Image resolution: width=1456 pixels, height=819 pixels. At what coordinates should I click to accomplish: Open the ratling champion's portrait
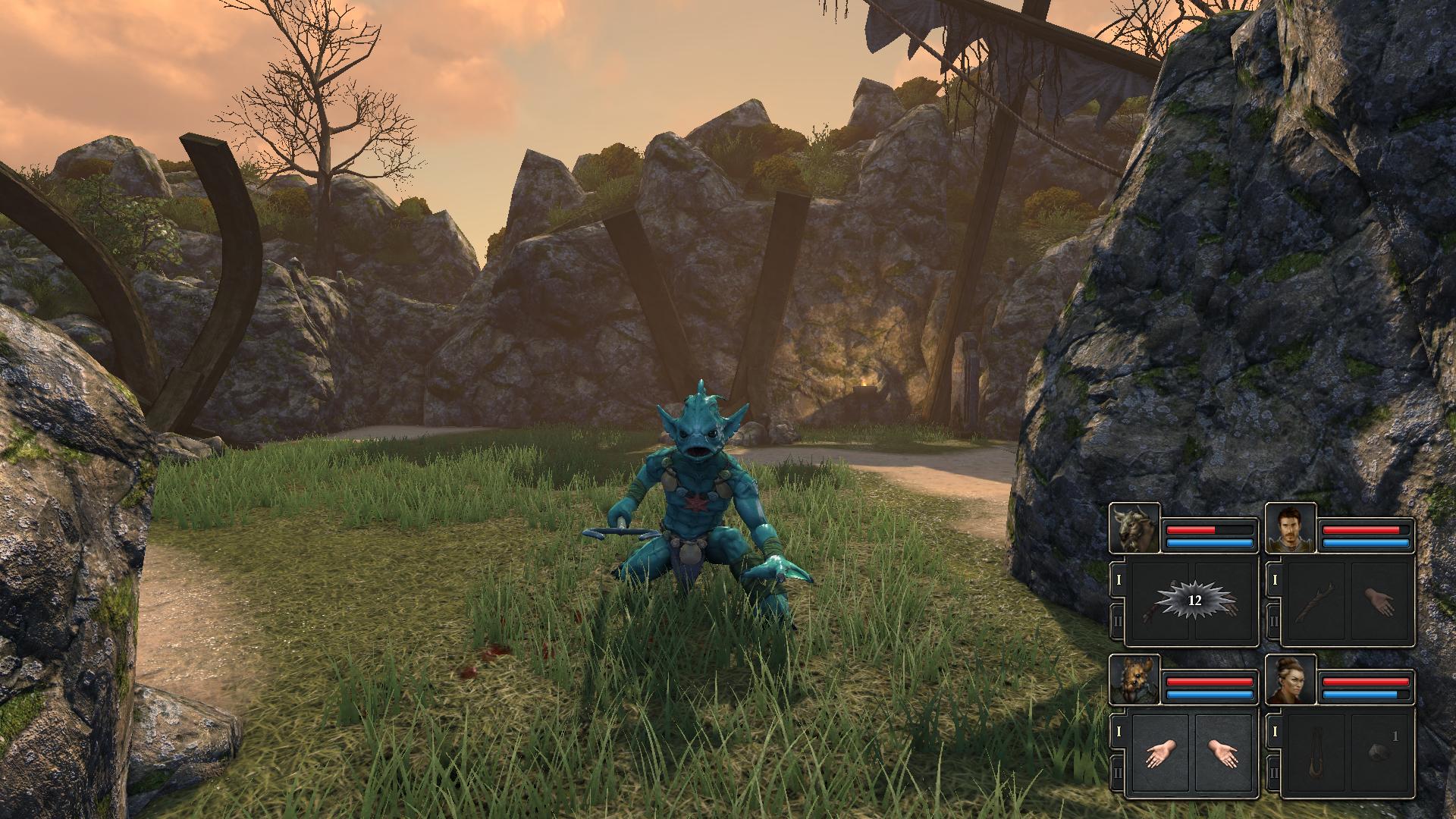pos(1134,680)
